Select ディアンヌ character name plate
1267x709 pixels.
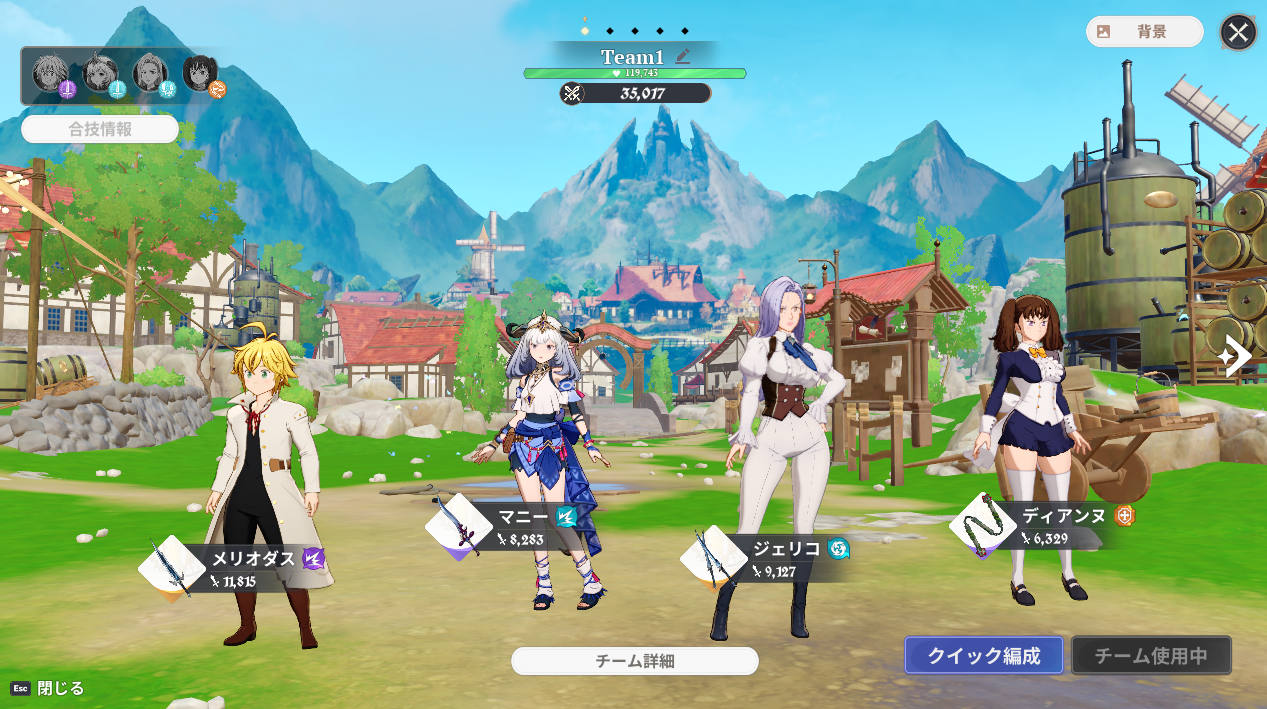(1065, 525)
